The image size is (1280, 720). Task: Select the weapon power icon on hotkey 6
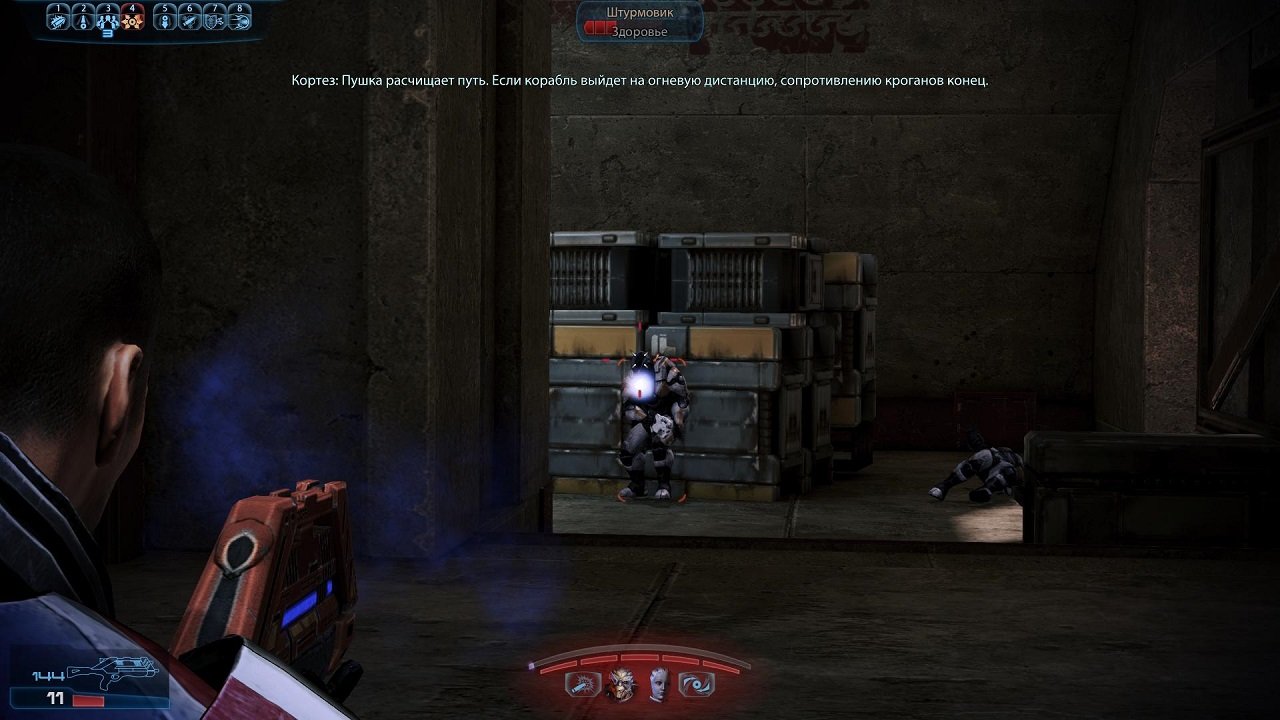[x=190, y=21]
